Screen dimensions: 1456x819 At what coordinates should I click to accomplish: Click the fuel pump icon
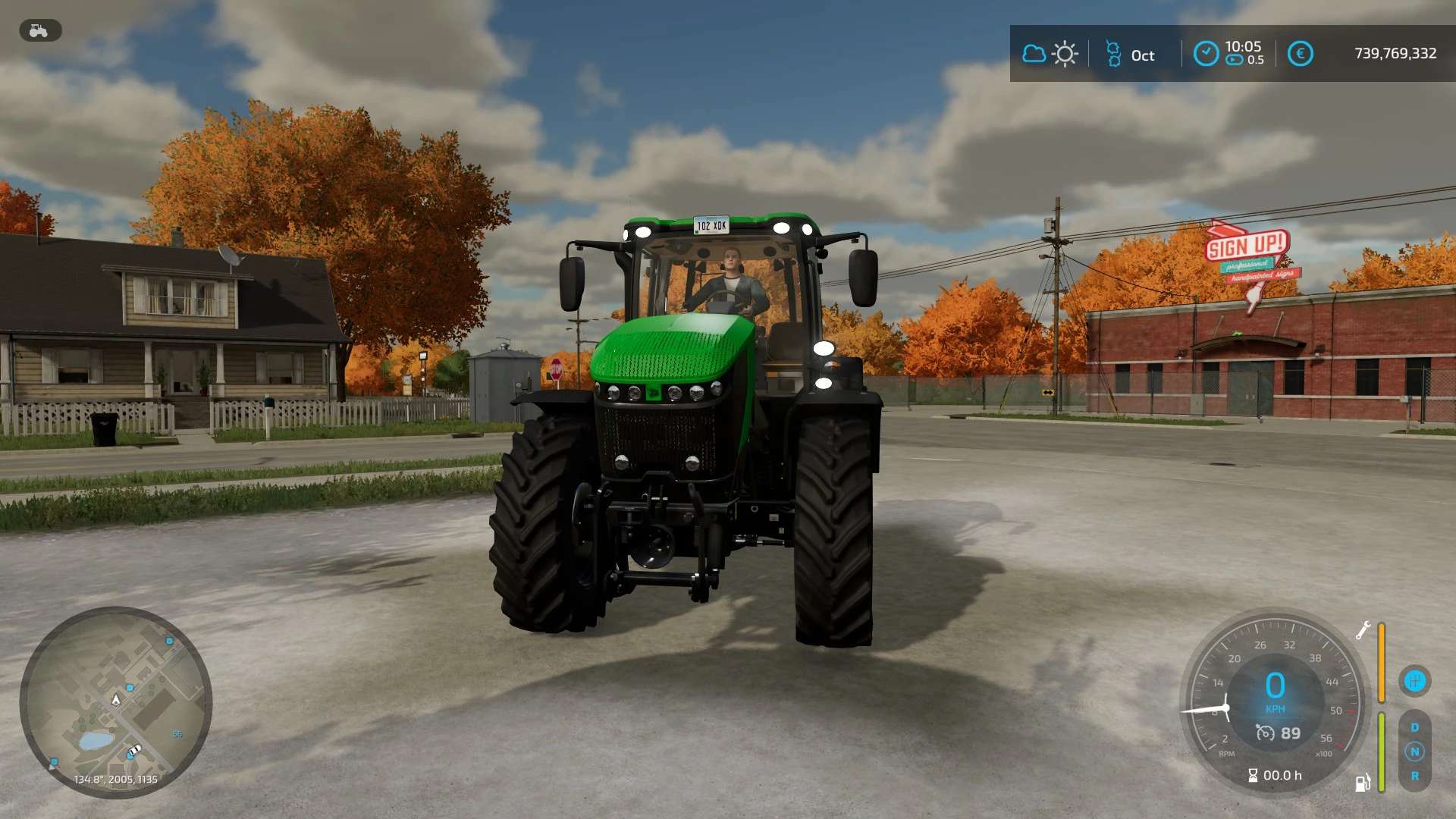[1363, 783]
